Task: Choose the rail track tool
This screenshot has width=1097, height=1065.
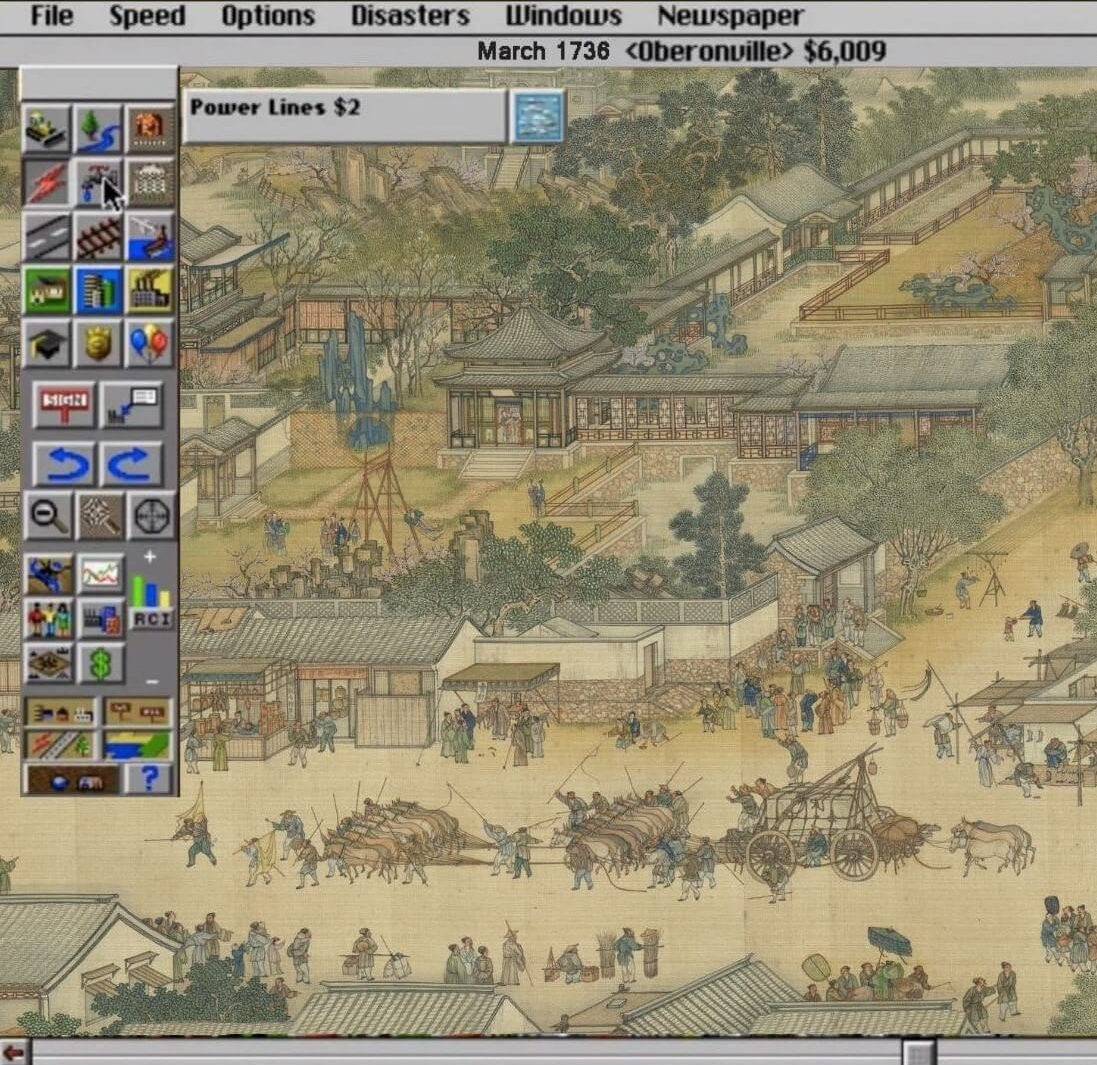Action: [99, 237]
